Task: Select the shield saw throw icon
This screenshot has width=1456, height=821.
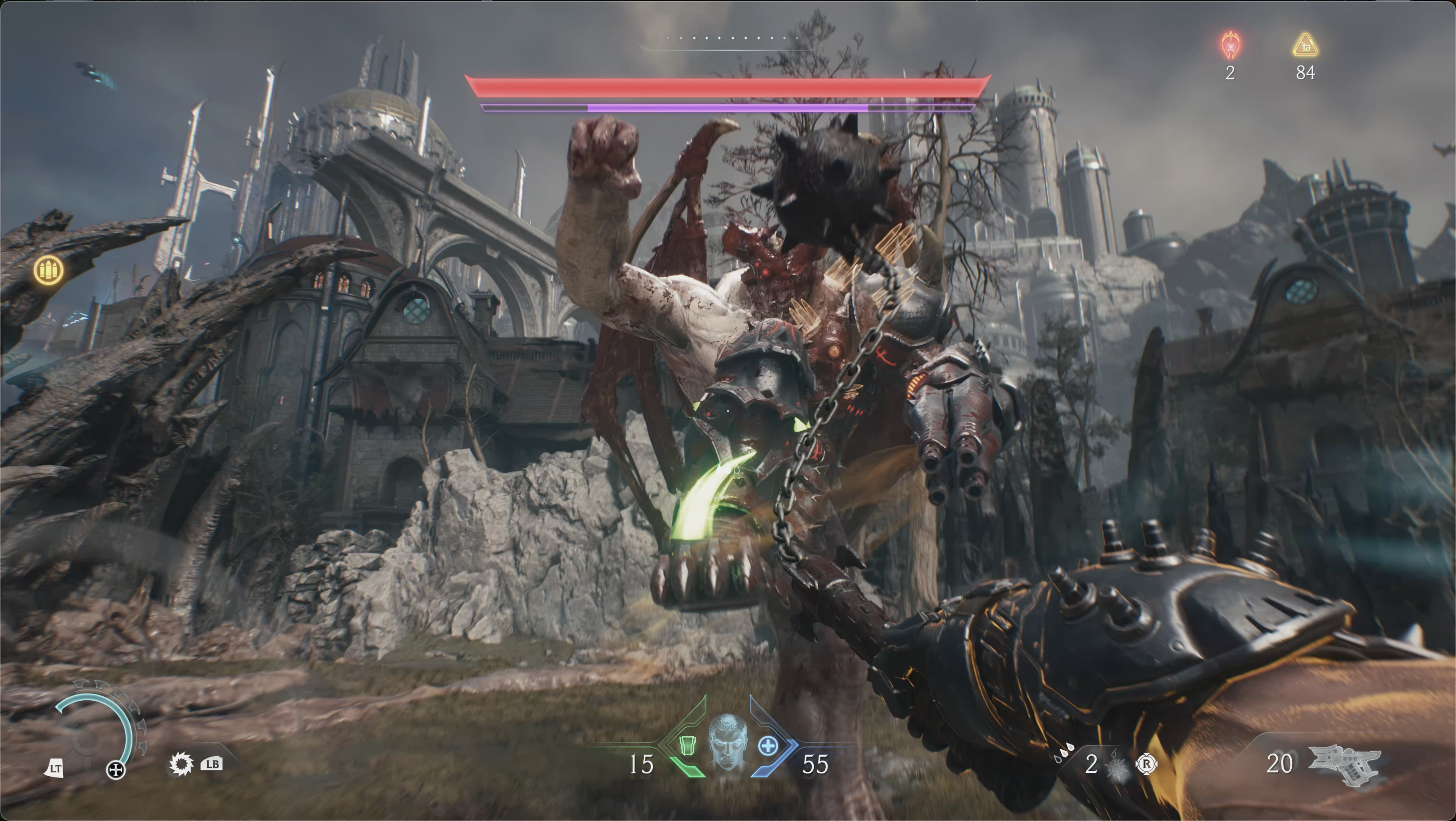Action: pyautogui.click(x=181, y=764)
